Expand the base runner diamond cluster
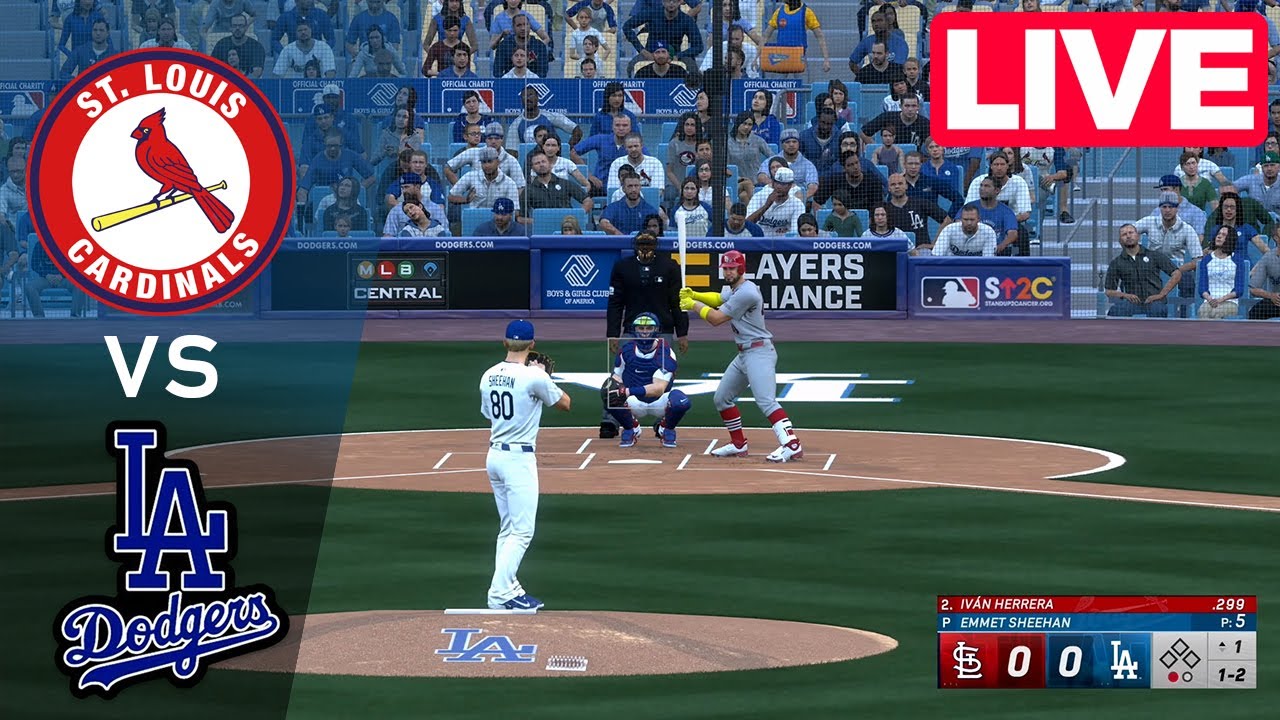1280x720 pixels. [1181, 655]
